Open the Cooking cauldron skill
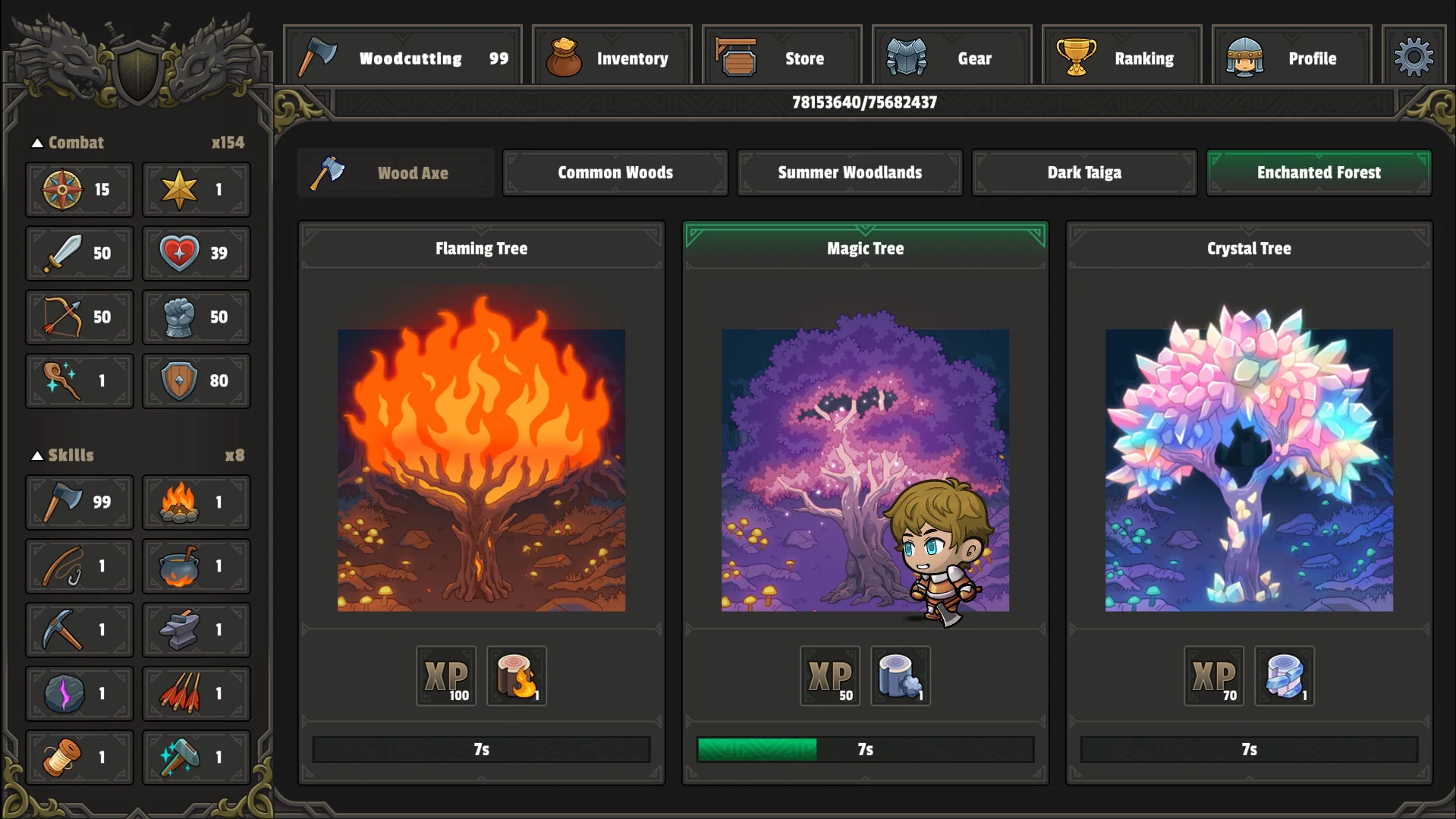This screenshot has width=1456, height=819. [x=196, y=566]
